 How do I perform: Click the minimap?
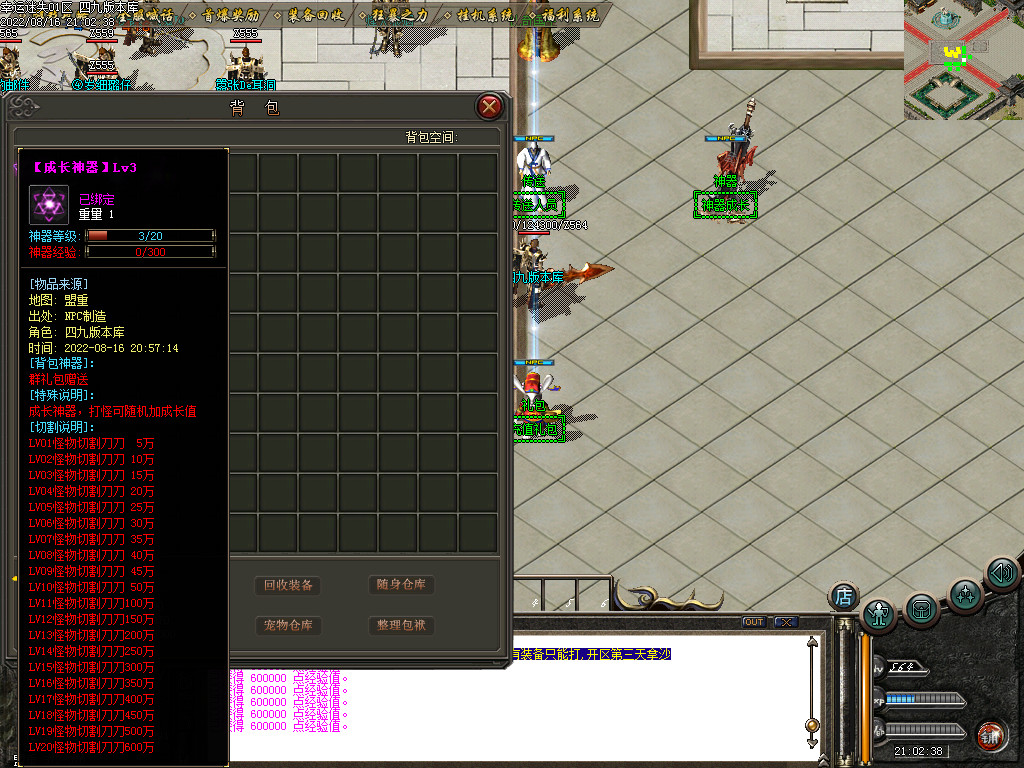[963, 60]
